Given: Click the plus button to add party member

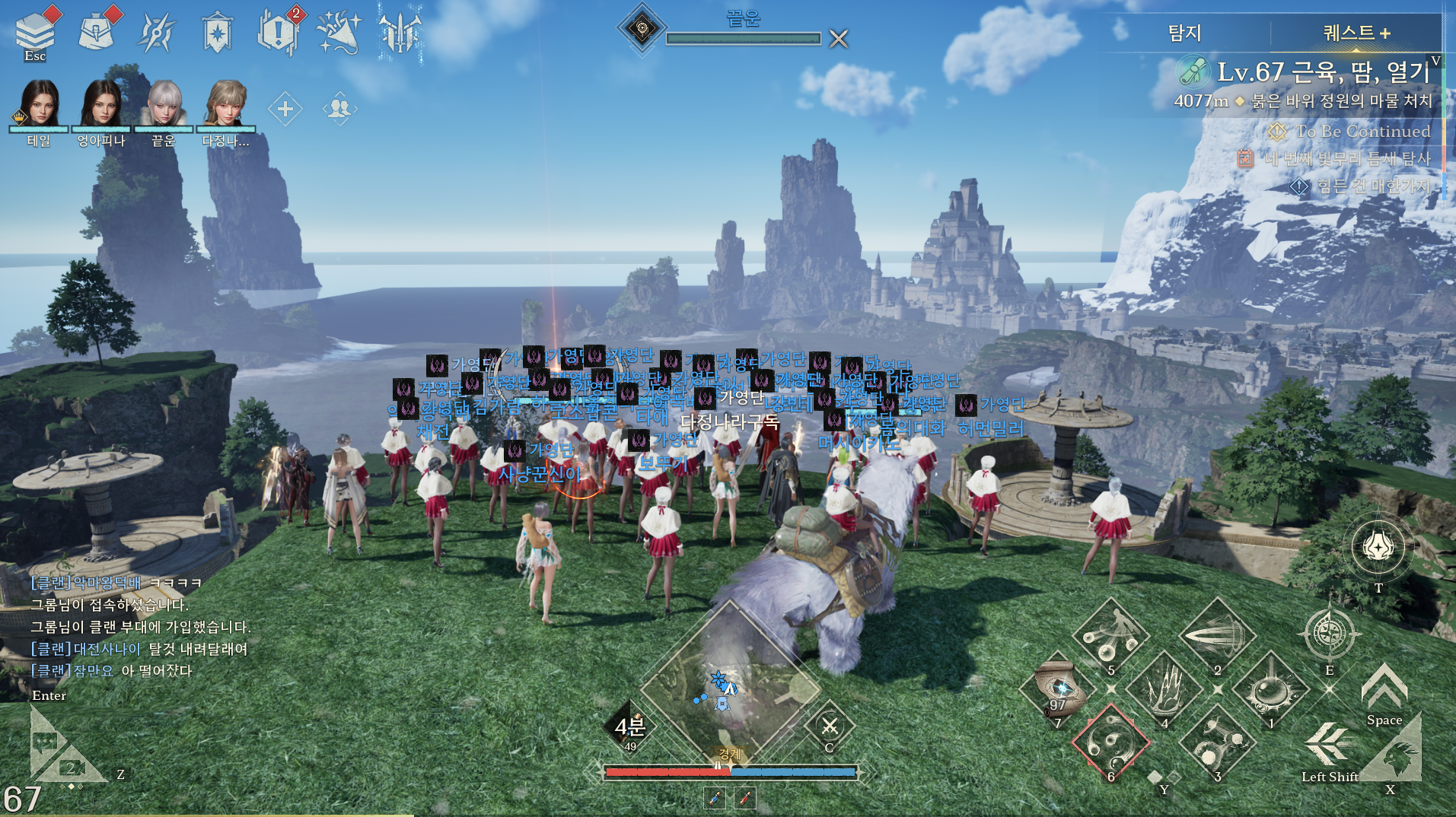Looking at the screenshot, I should (285, 109).
